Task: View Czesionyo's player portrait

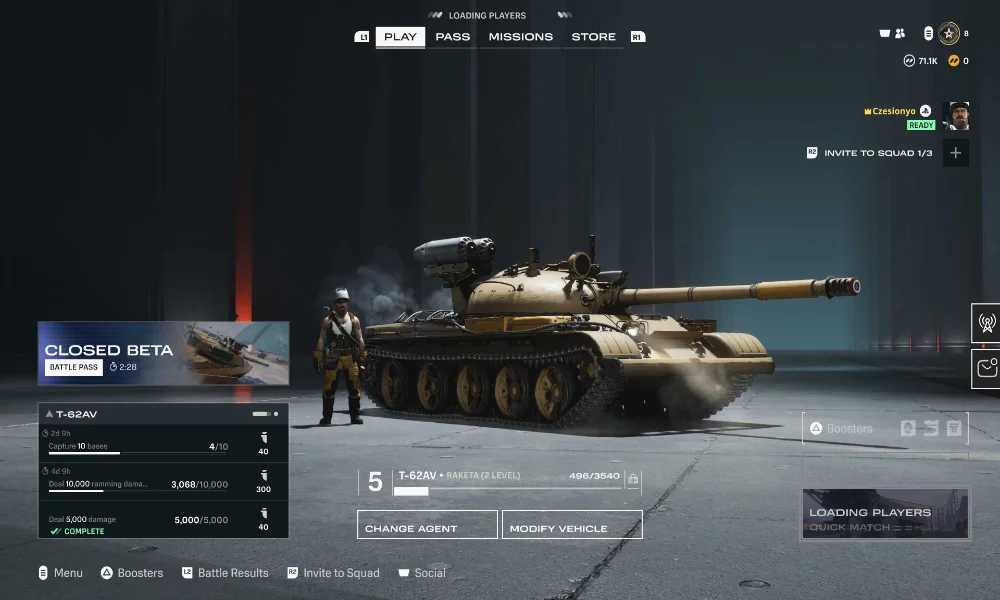Action: 957,116
